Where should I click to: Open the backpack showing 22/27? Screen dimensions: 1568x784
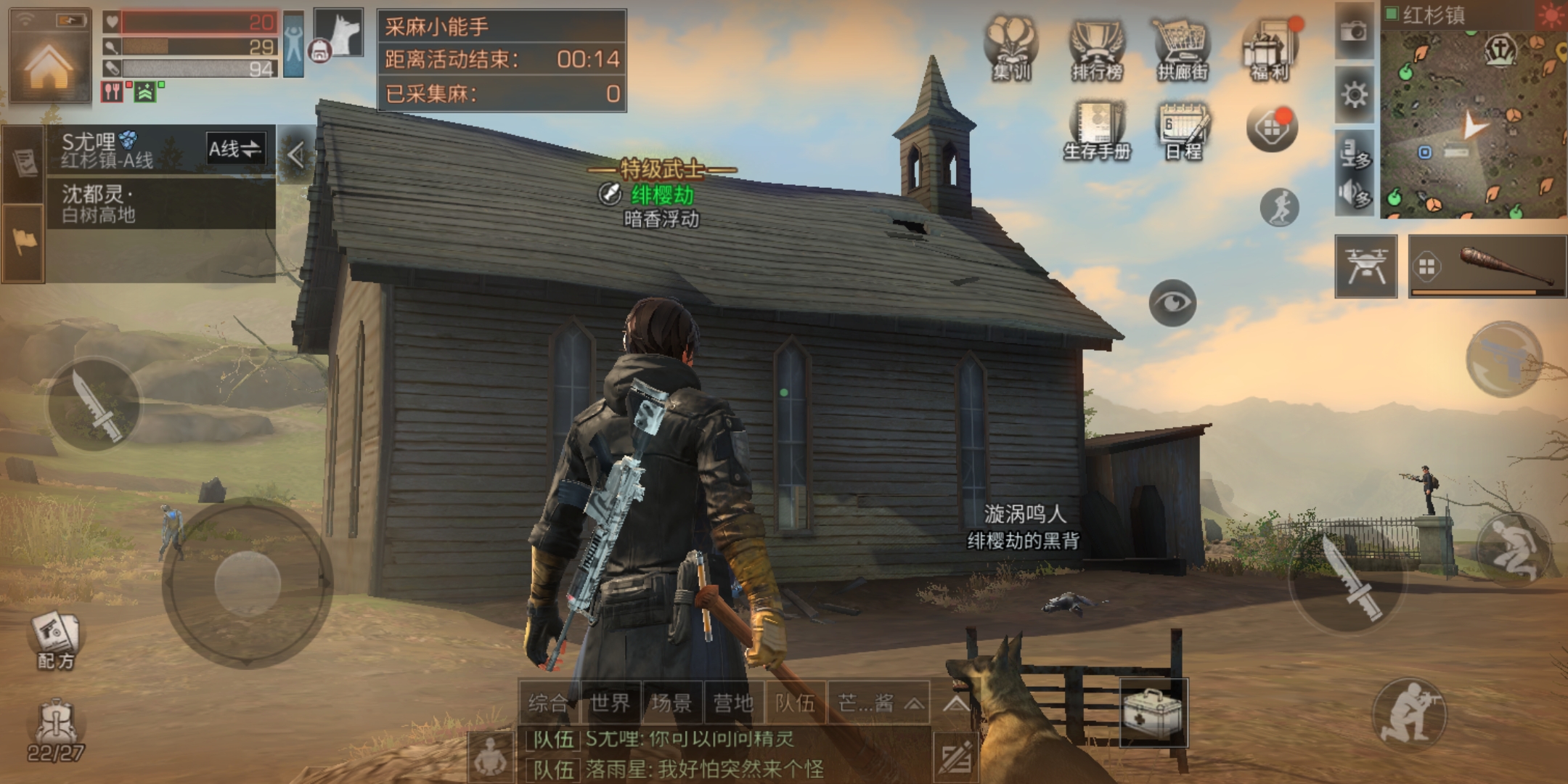pos(55,730)
